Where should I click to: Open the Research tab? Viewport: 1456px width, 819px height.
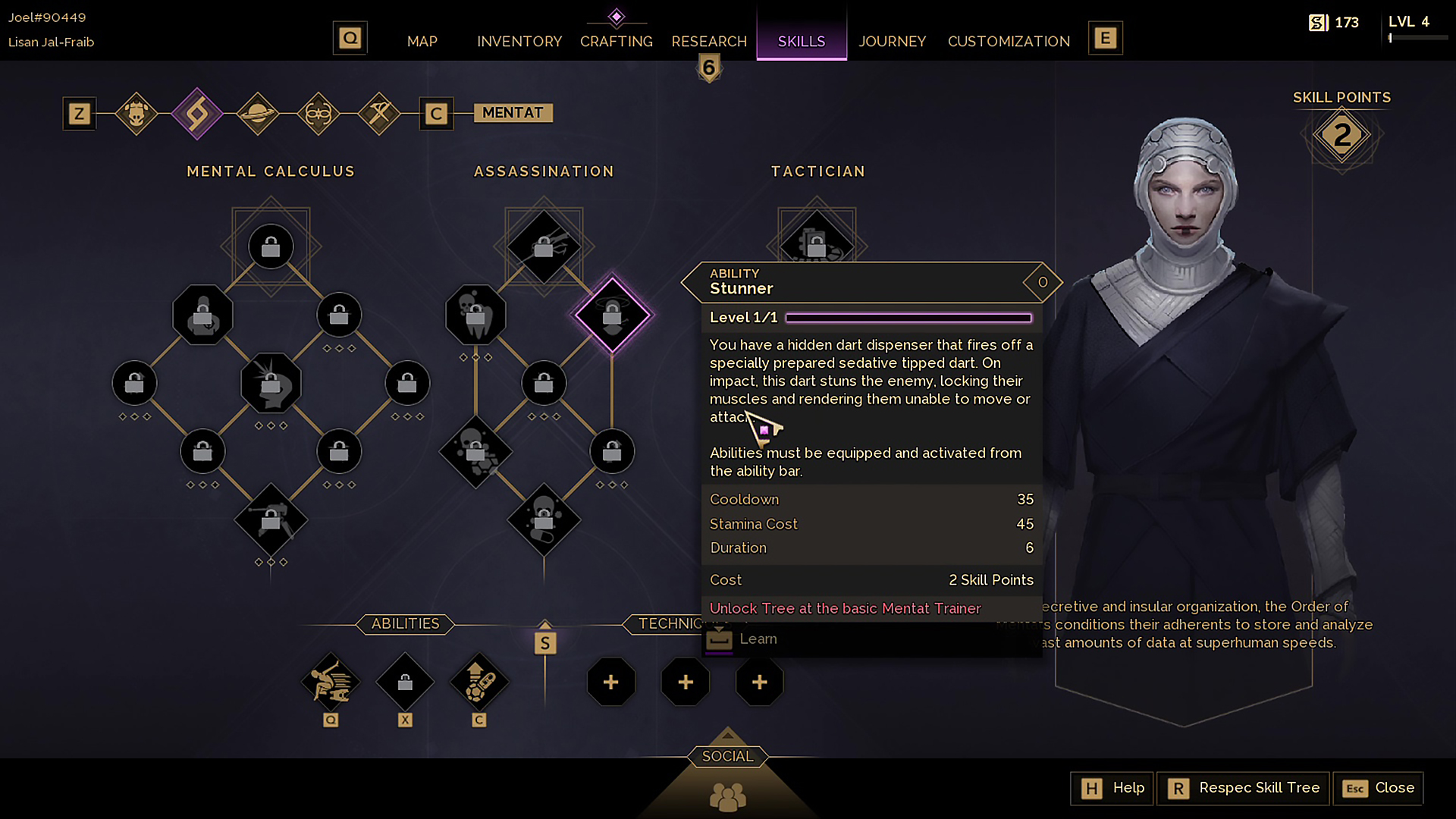click(x=709, y=41)
